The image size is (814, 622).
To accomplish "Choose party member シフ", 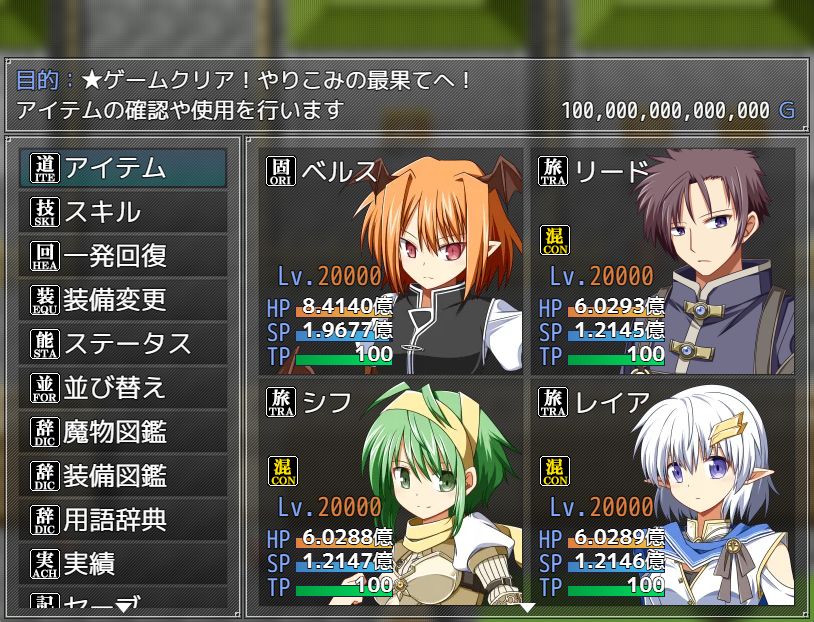I will [392, 492].
